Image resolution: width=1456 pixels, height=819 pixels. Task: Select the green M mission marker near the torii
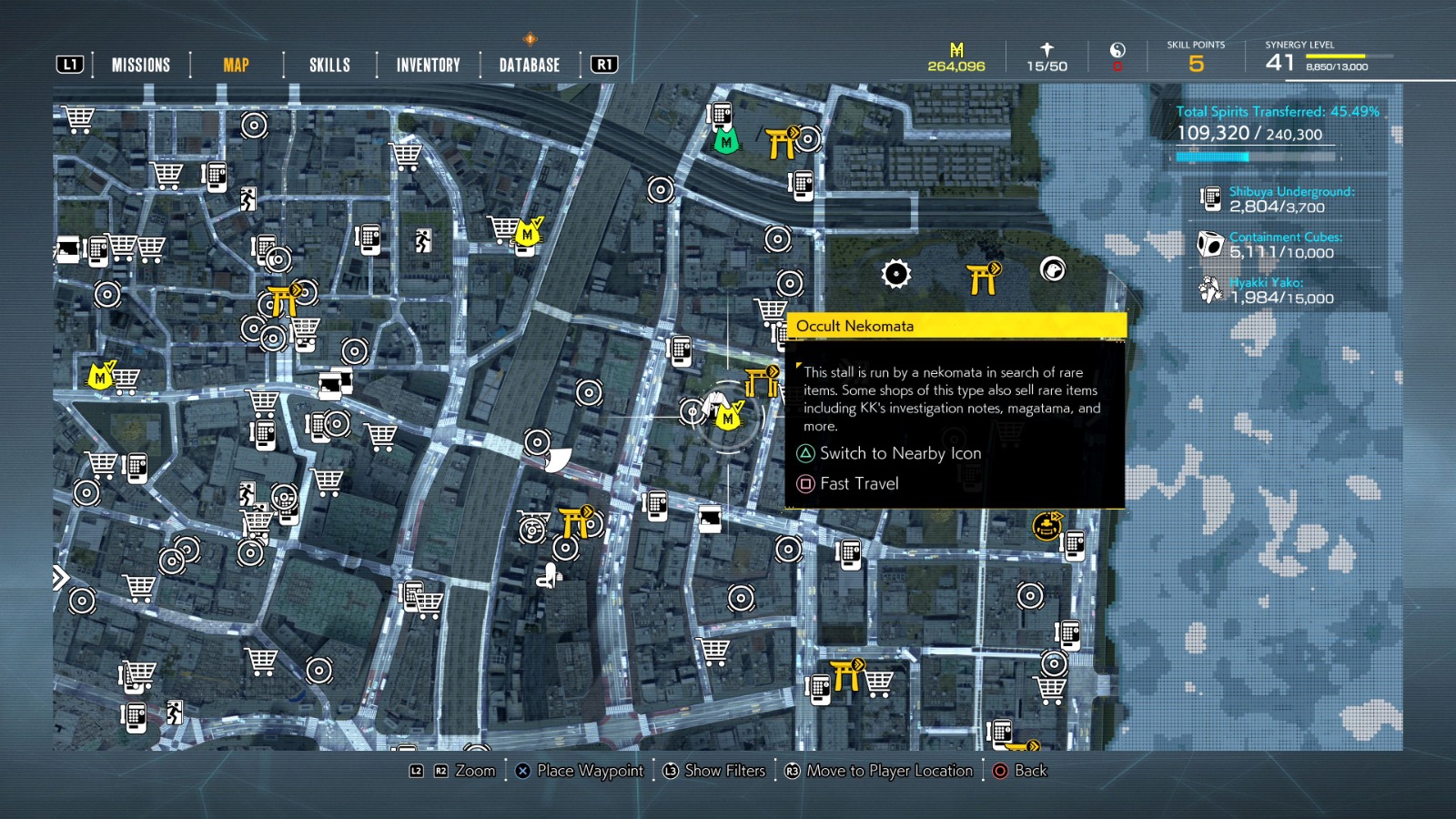tap(726, 142)
